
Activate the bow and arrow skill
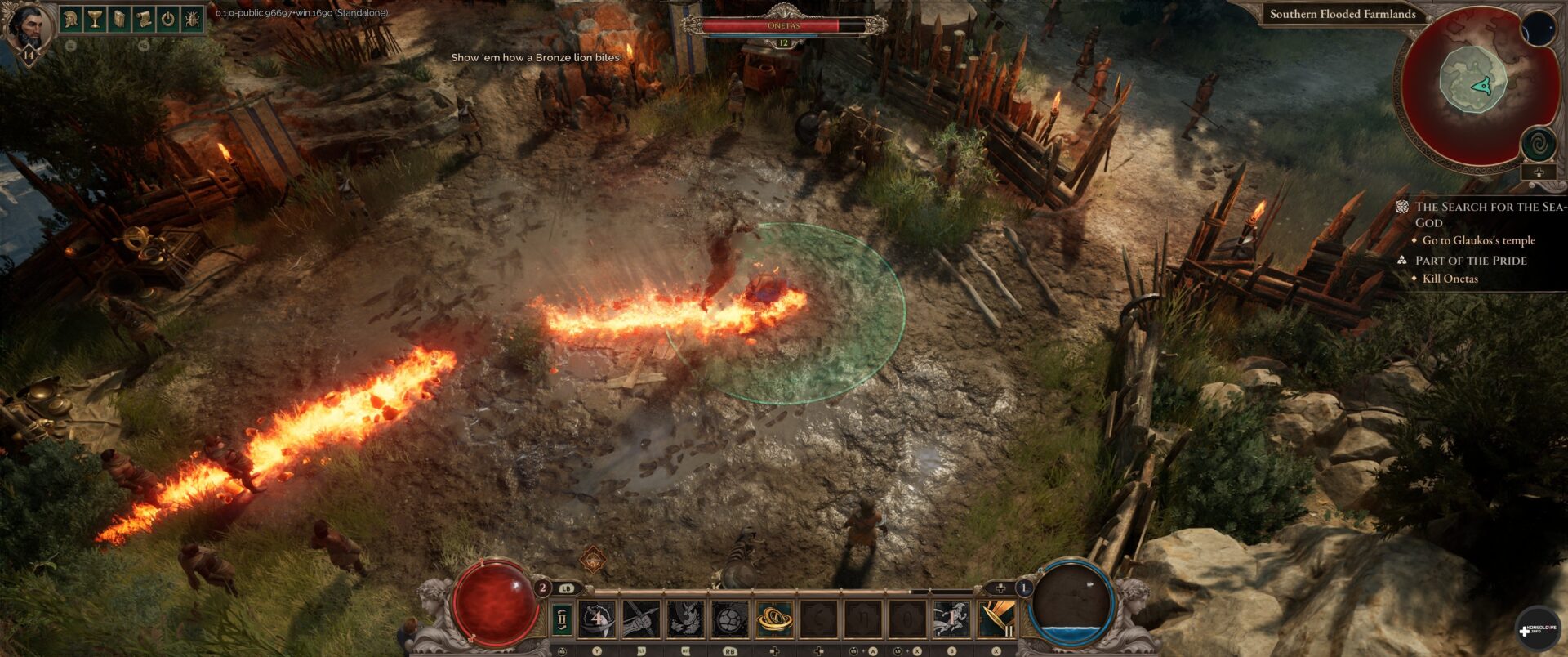(x=641, y=619)
